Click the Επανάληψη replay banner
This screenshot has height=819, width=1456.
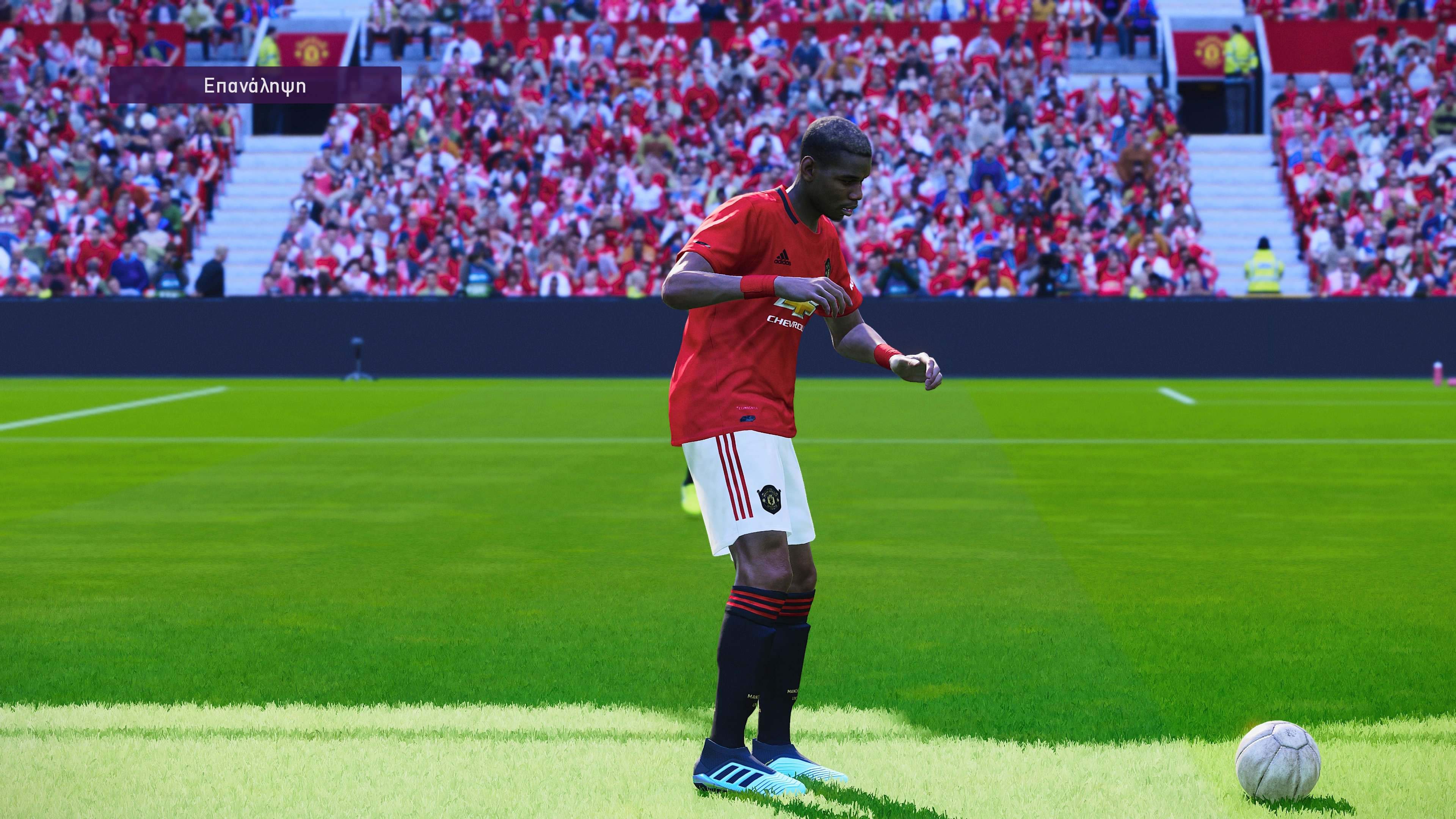click(255, 85)
